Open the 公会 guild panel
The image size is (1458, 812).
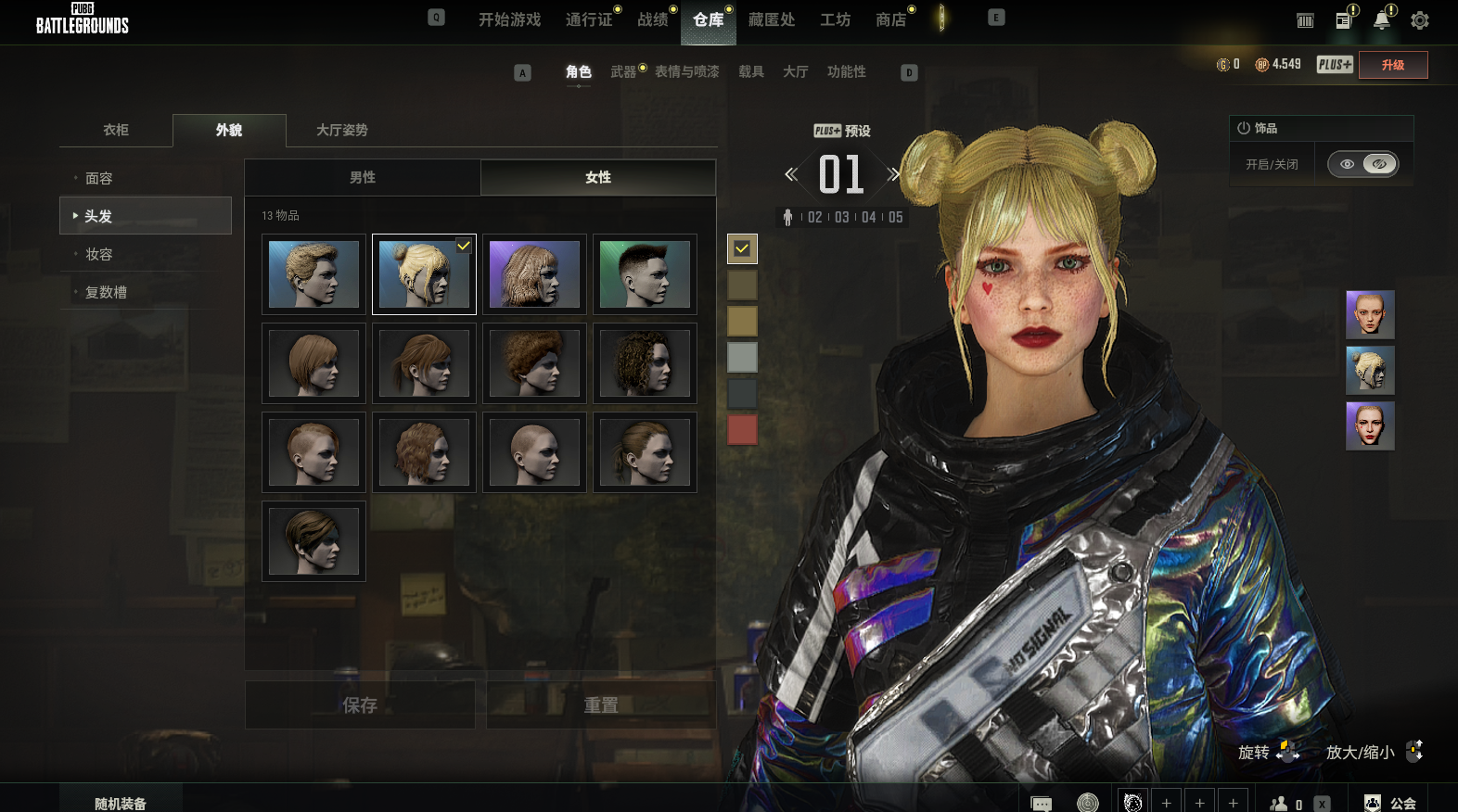(1392, 803)
